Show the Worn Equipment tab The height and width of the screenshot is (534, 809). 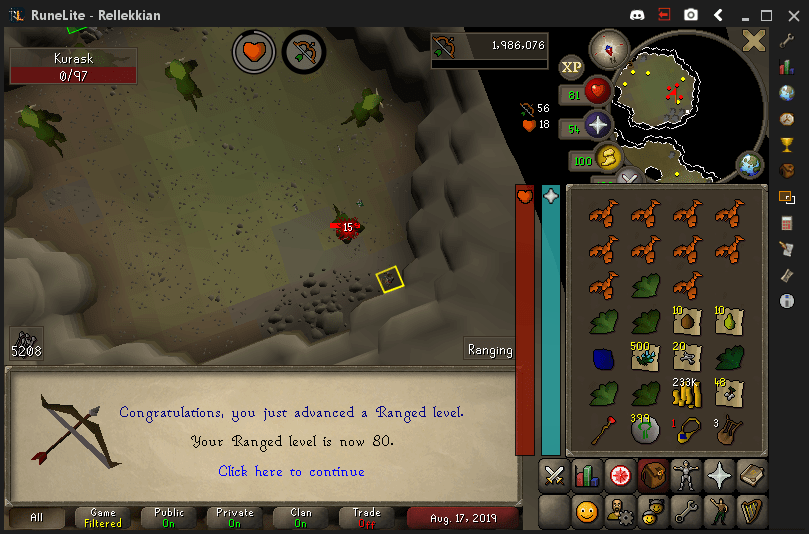tap(686, 476)
